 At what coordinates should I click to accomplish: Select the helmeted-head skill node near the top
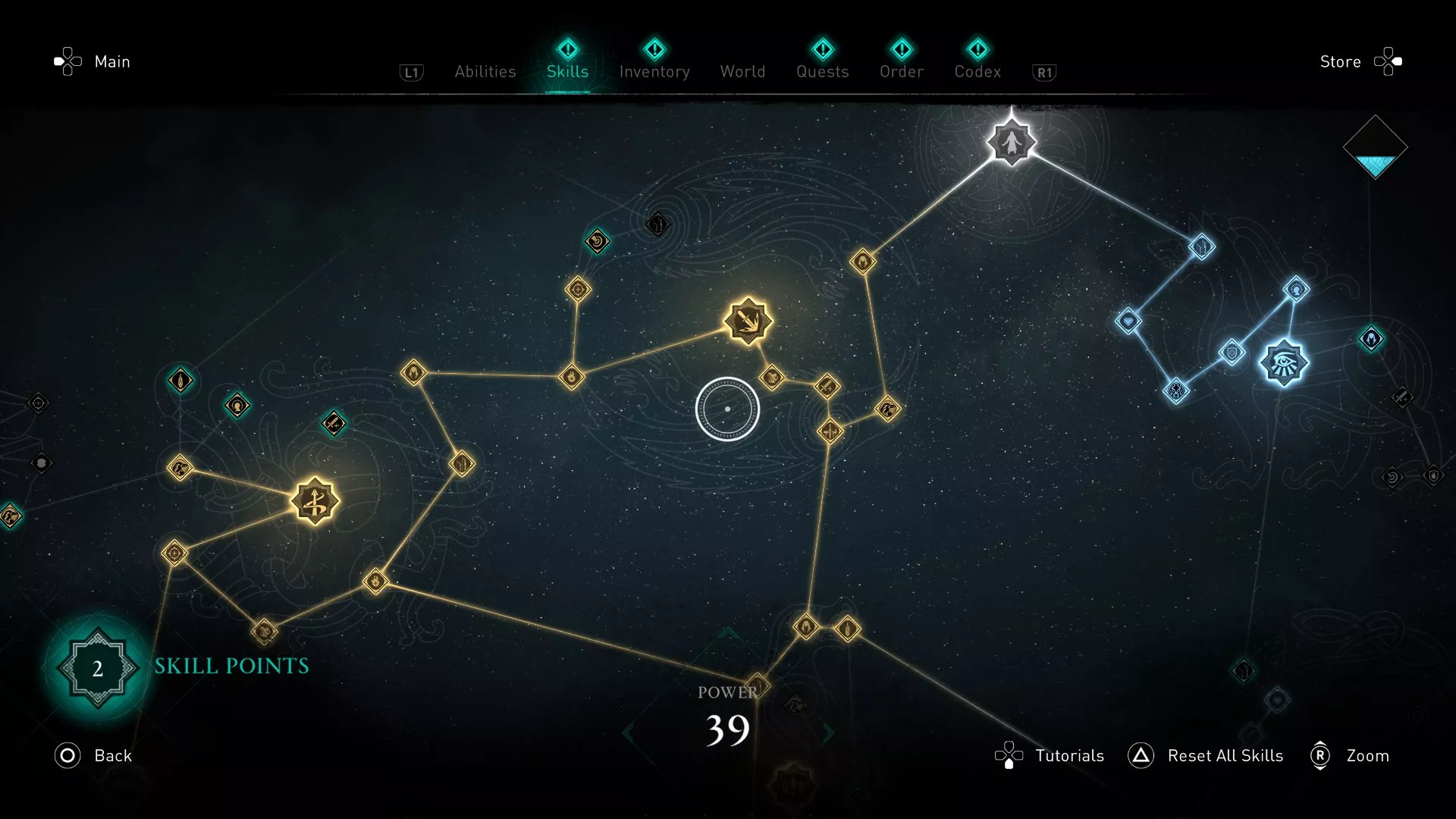click(864, 259)
